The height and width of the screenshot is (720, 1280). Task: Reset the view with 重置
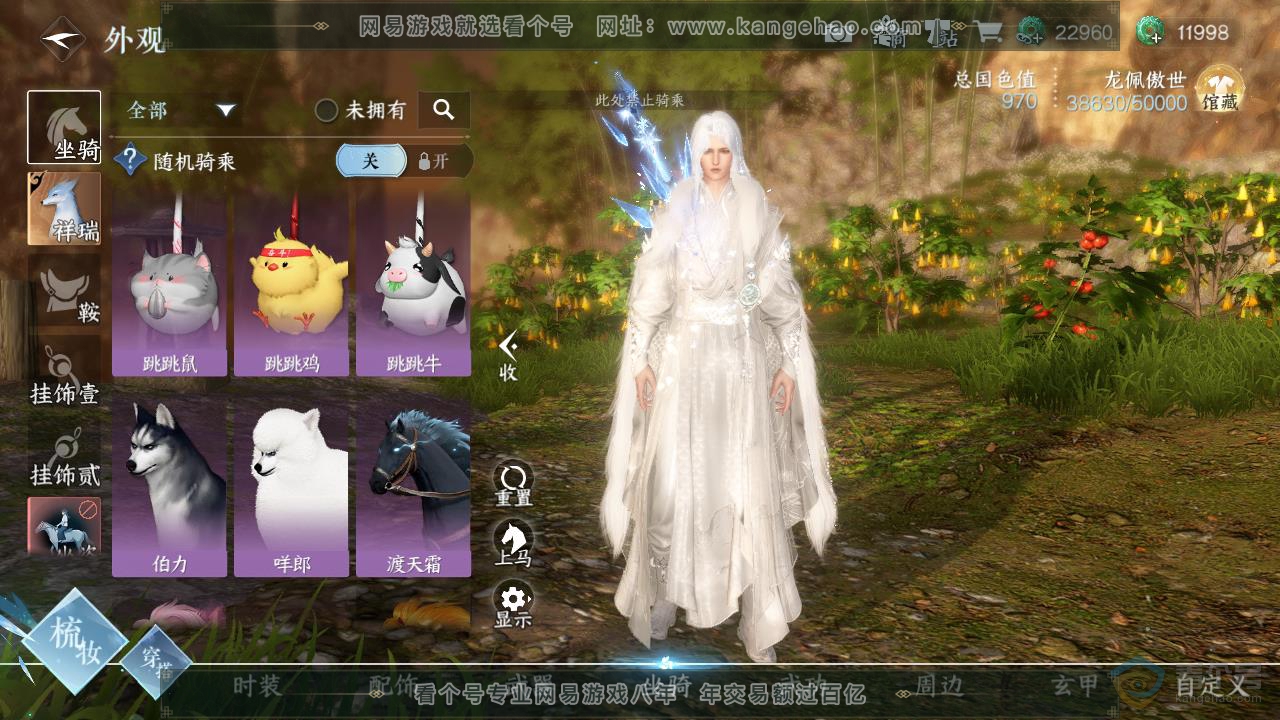click(x=513, y=482)
